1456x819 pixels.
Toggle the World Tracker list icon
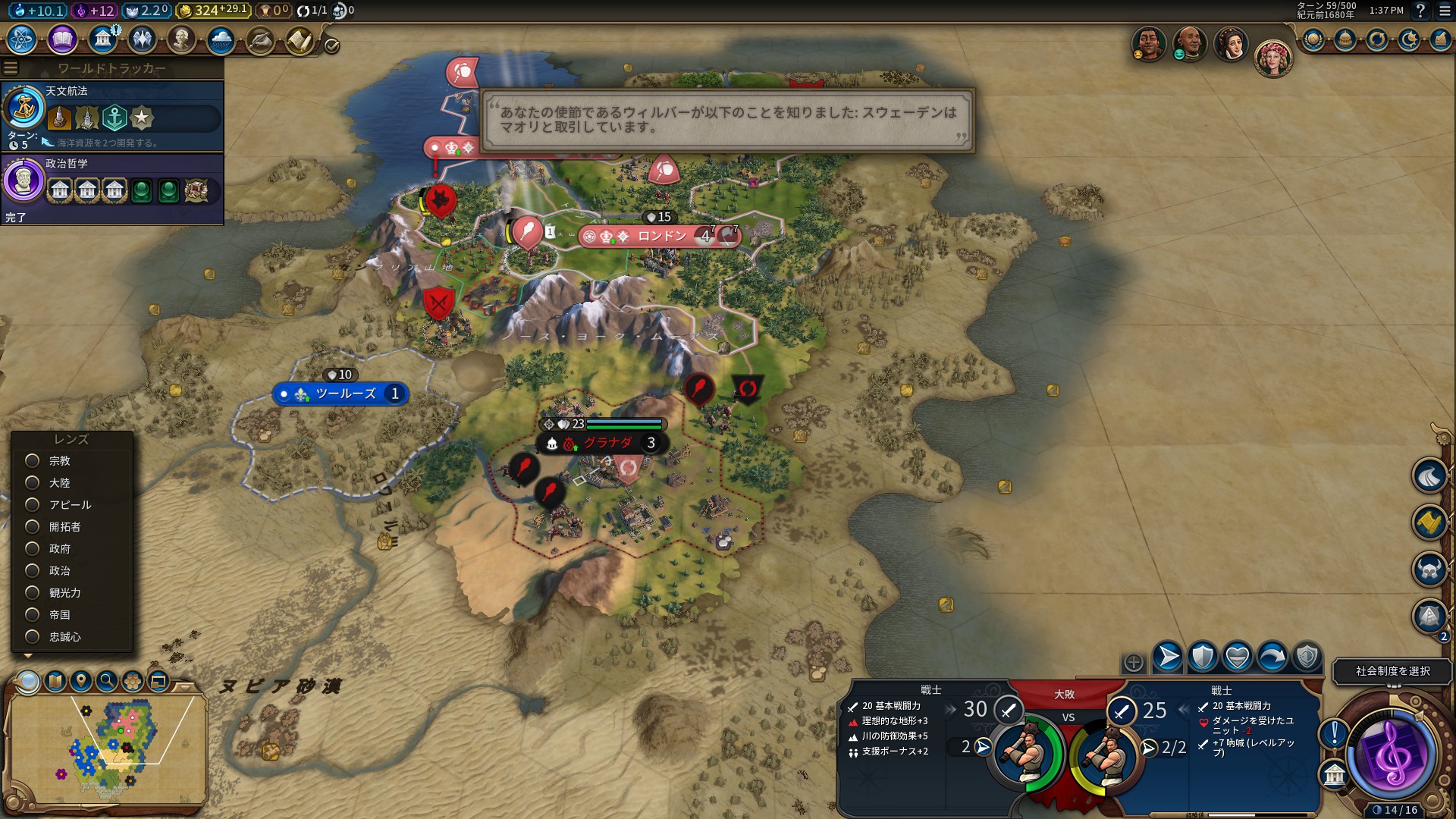(11, 68)
